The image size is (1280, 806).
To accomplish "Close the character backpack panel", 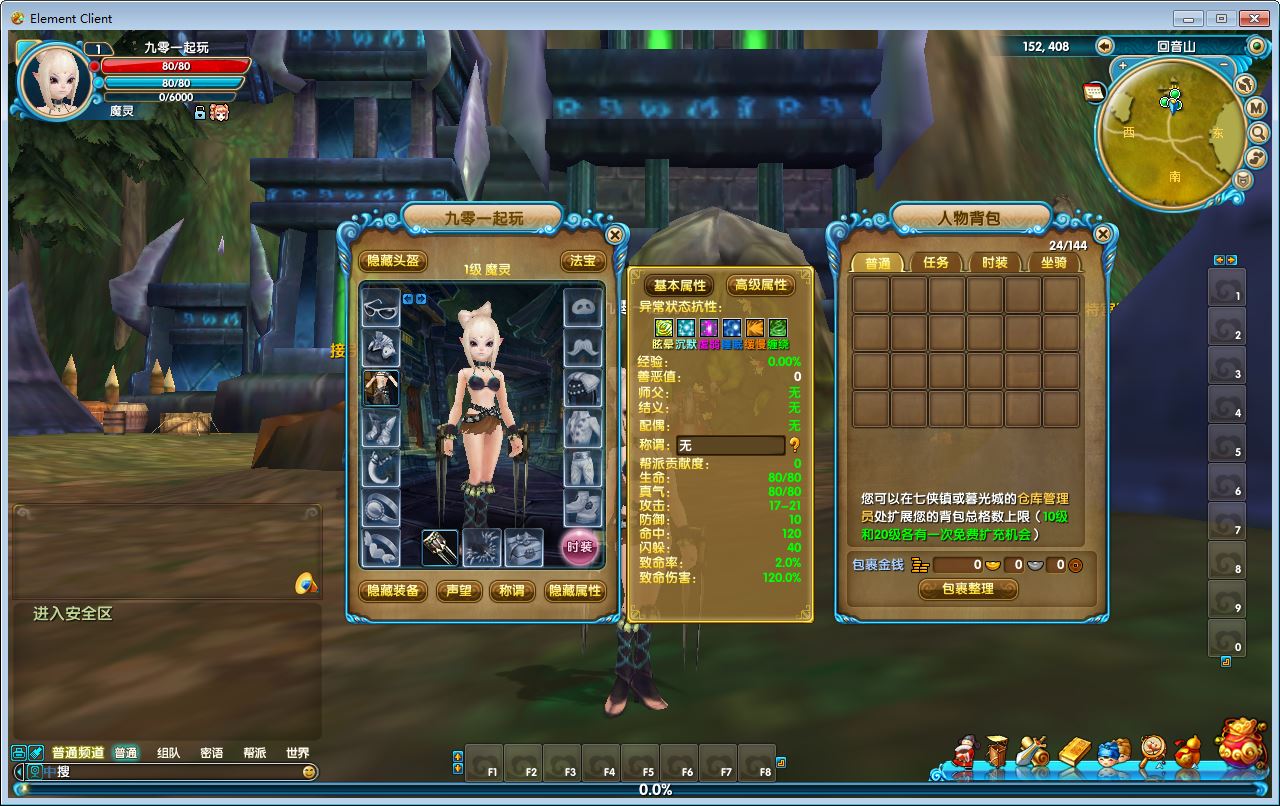I will click(1102, 235).
